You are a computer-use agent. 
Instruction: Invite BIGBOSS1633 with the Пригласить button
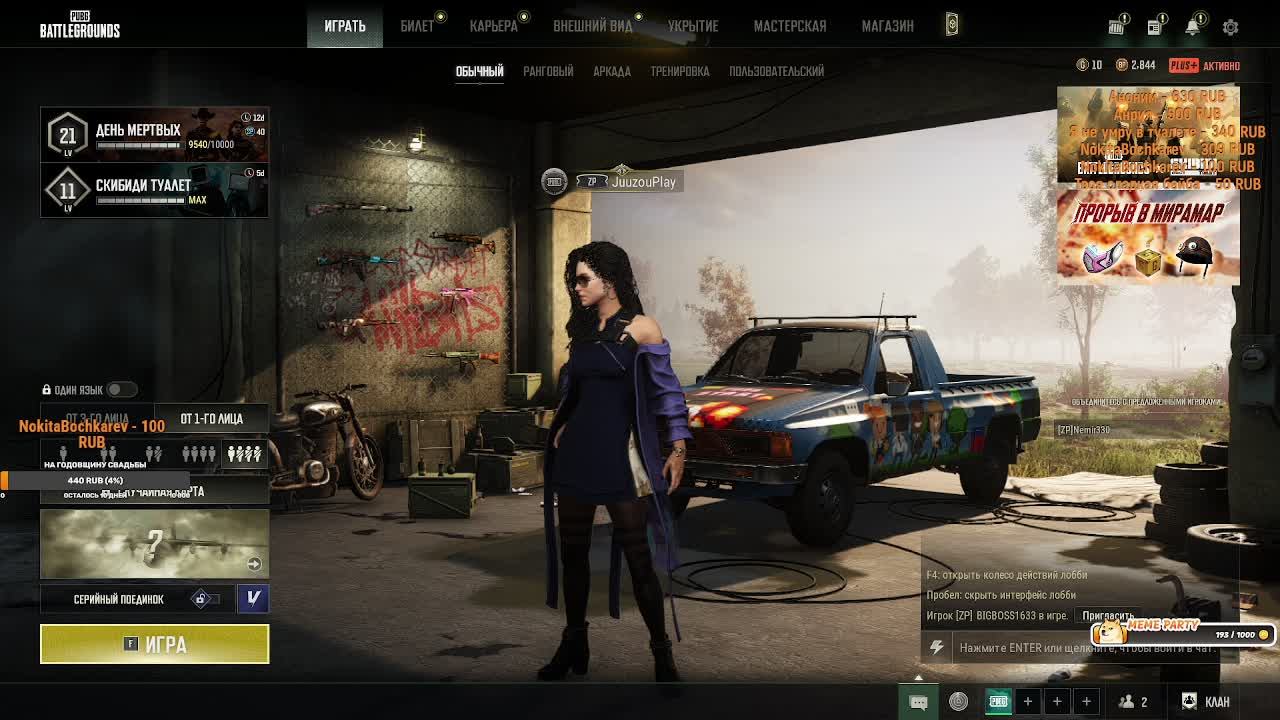pyautogui.click(x=1107, y=616)
